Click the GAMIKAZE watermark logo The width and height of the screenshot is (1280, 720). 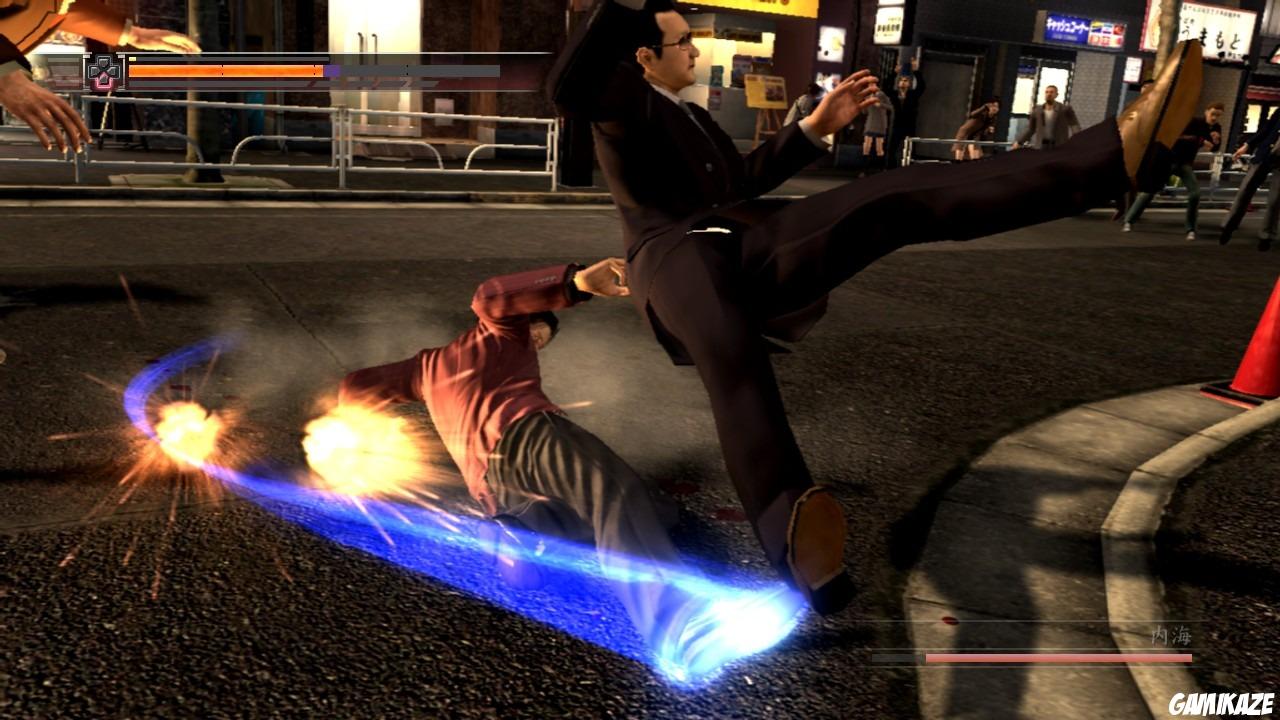(1222, 704)
